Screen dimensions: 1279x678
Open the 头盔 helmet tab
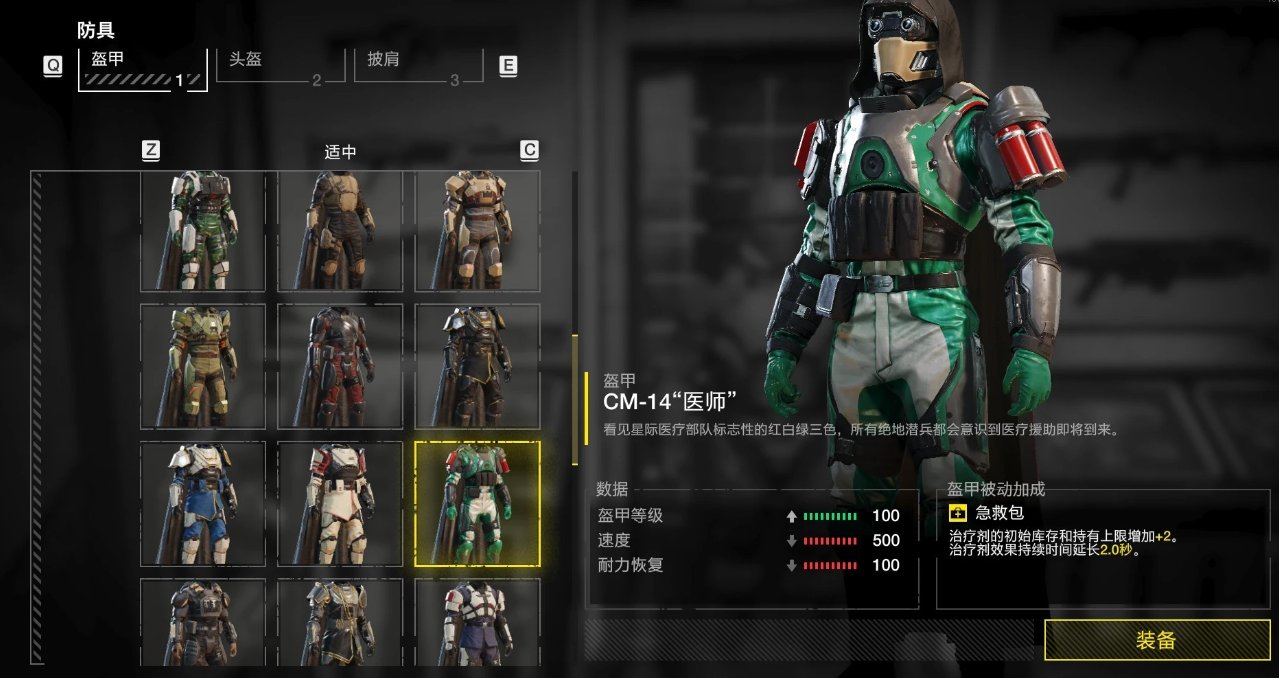[x=277, y=67]
